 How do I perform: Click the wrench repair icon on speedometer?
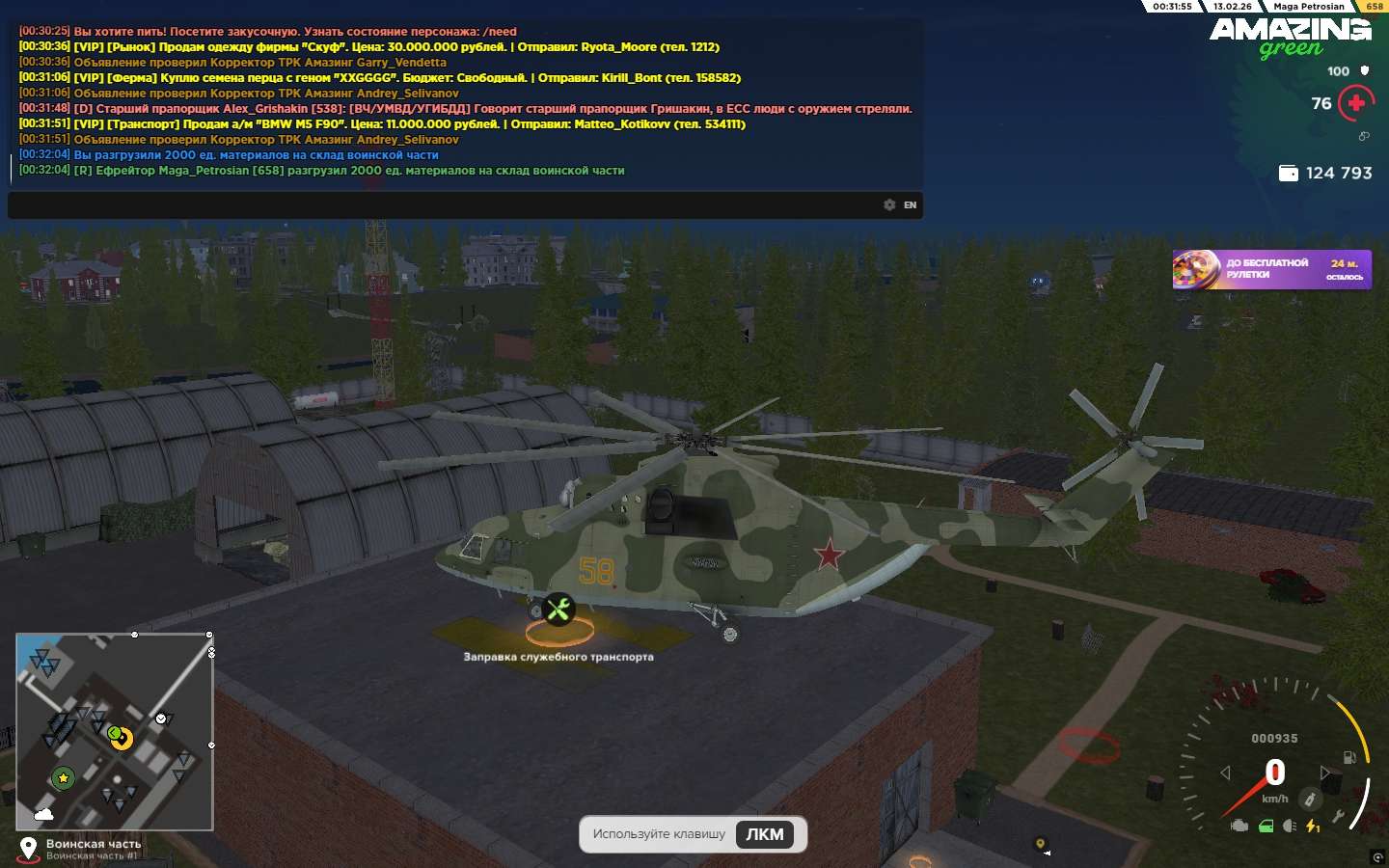[x=1338, y=818]
